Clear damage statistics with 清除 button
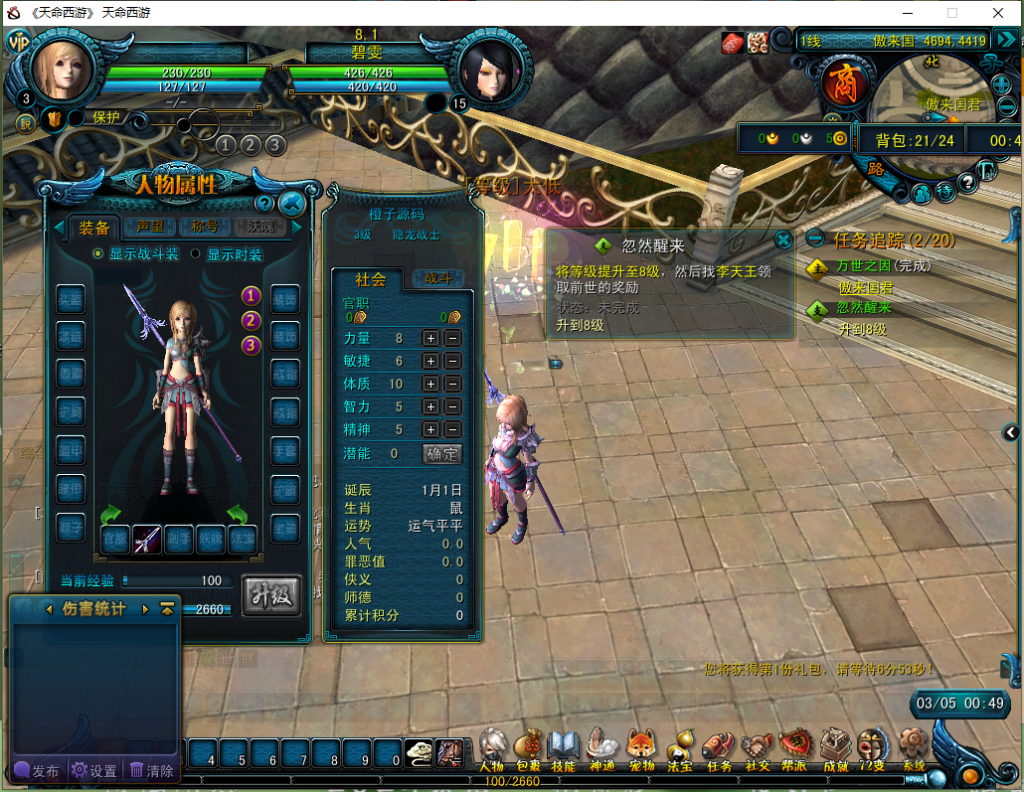The height and width of the screenshot is (792, 1024). click(152, 771)
